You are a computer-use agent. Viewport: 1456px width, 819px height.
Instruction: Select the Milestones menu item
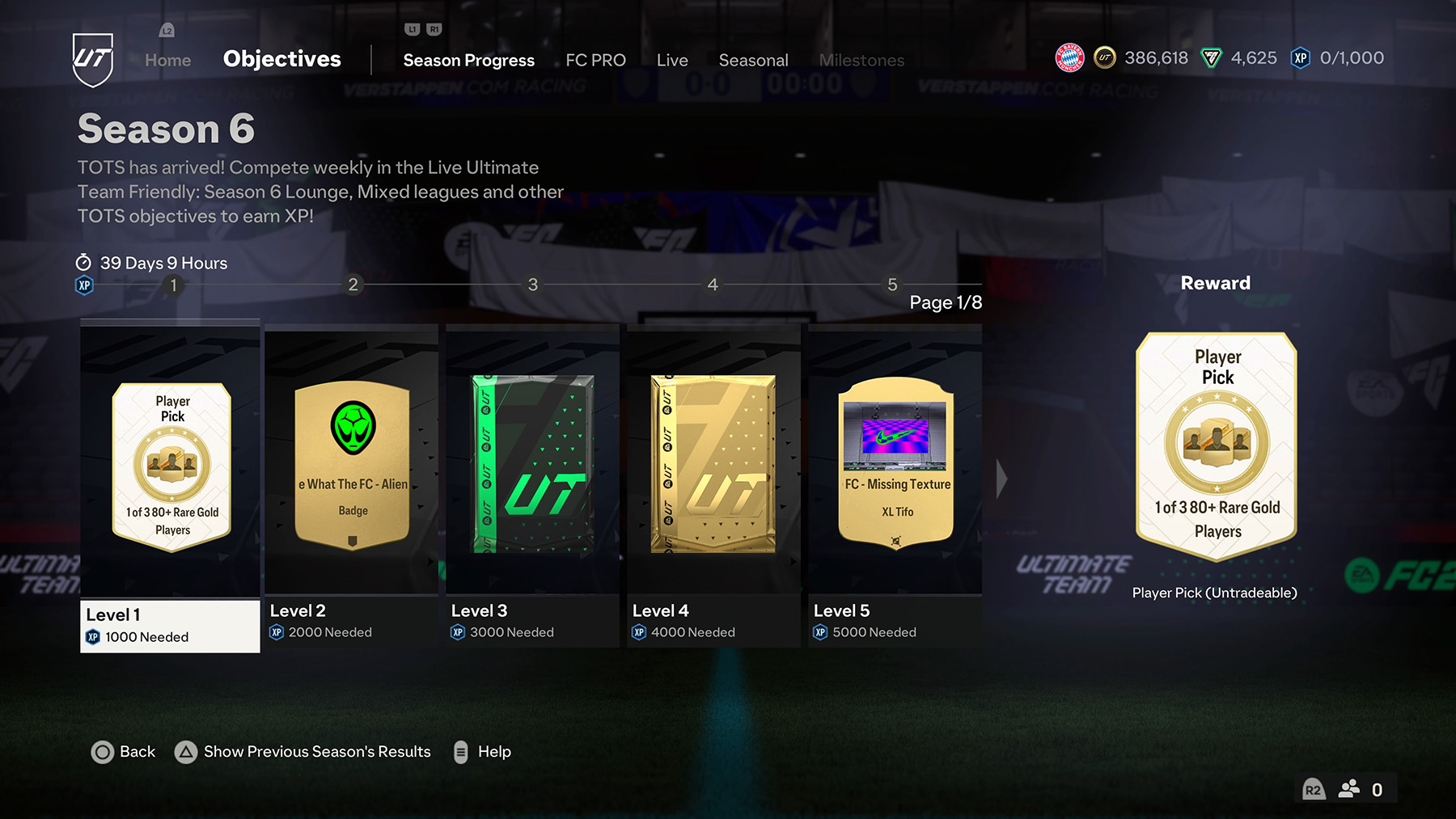861,60
